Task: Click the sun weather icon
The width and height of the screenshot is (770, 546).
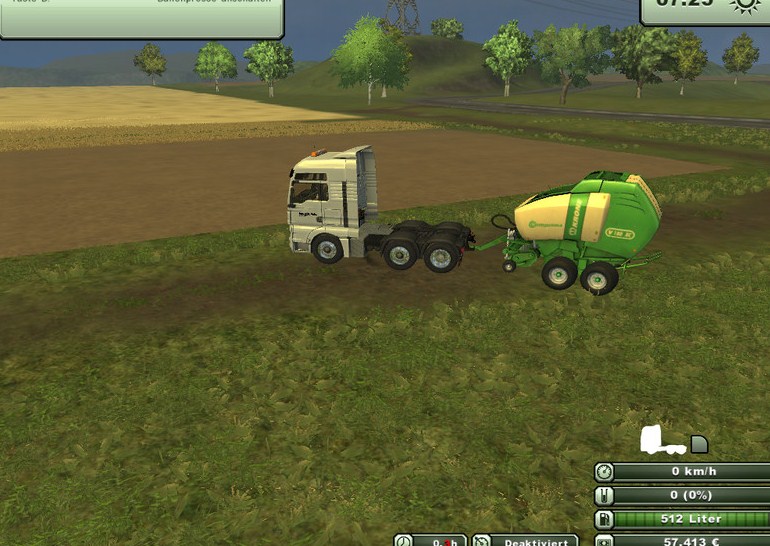Action: (744, 5)
